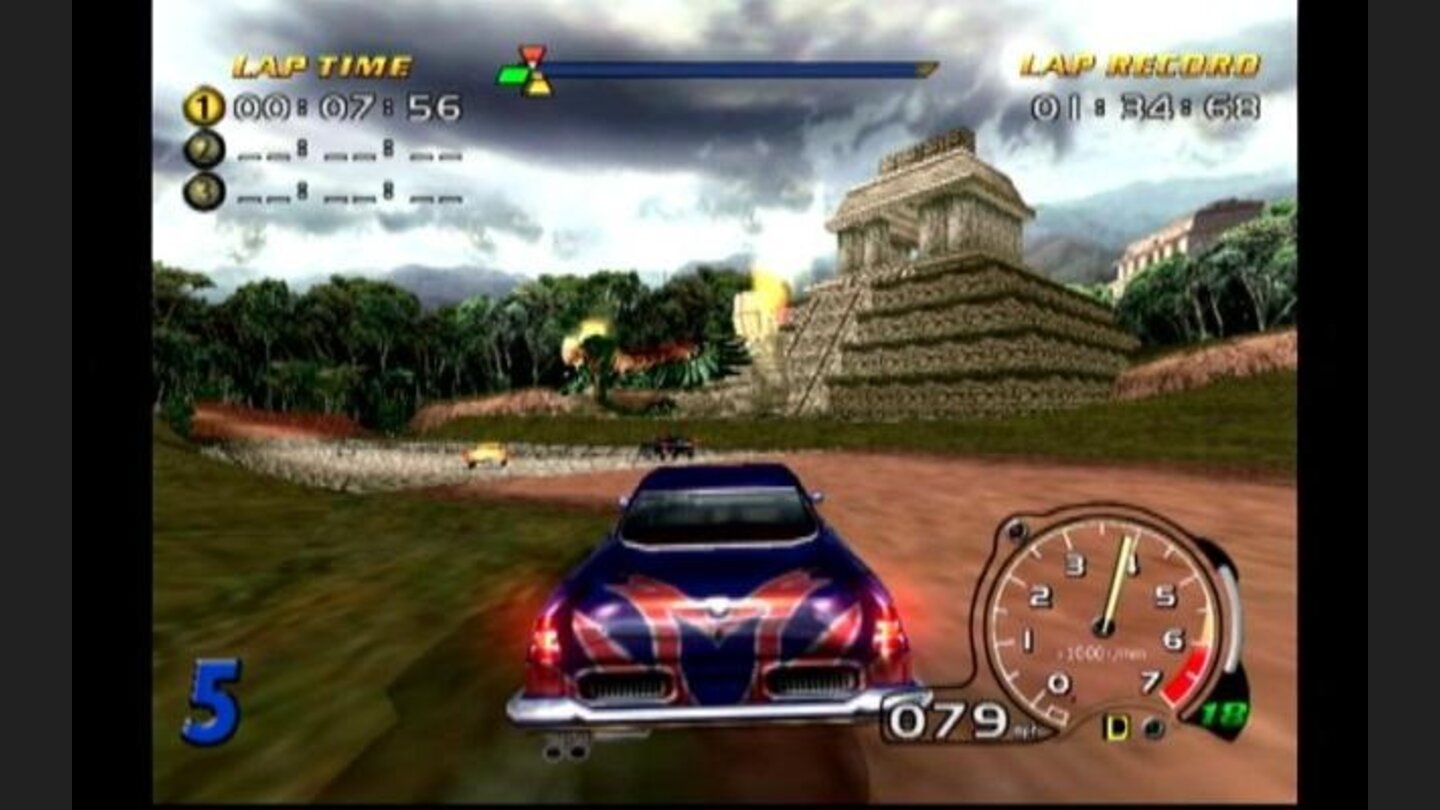Select the red rival arrow marker above the progress bar

(x=532, y=53)
